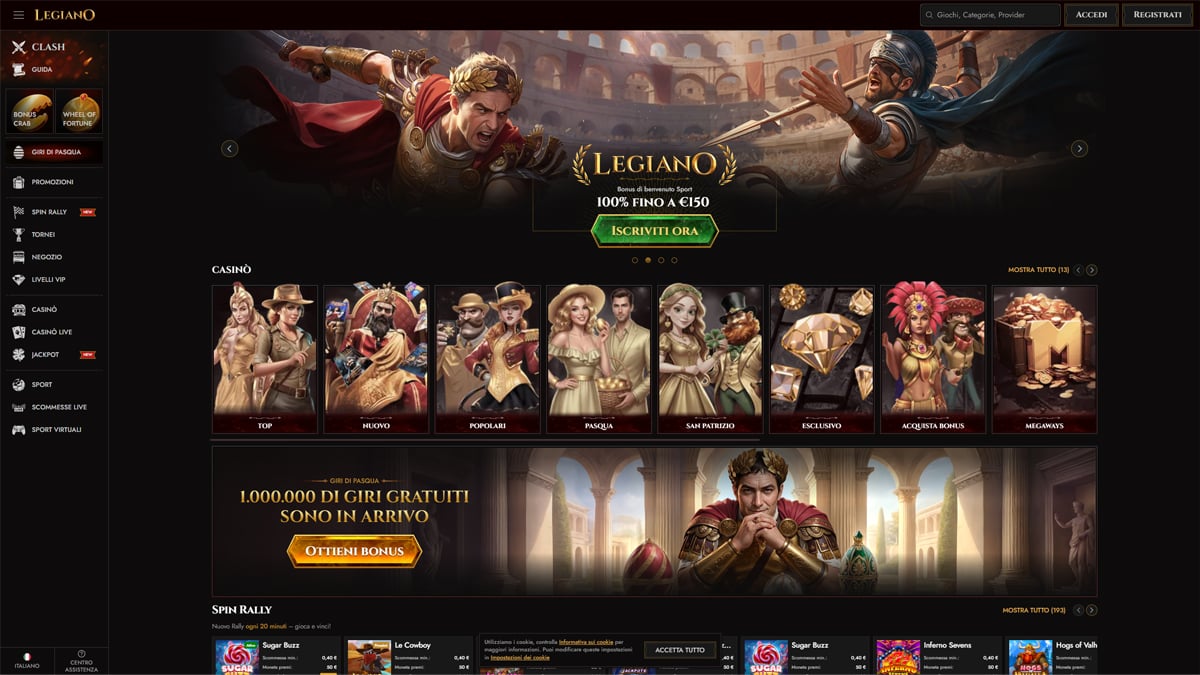Accept cookies with Accetta Tutto
Image resolution: width=1200 pixels, height=675 pixels.
pos(680,650)
